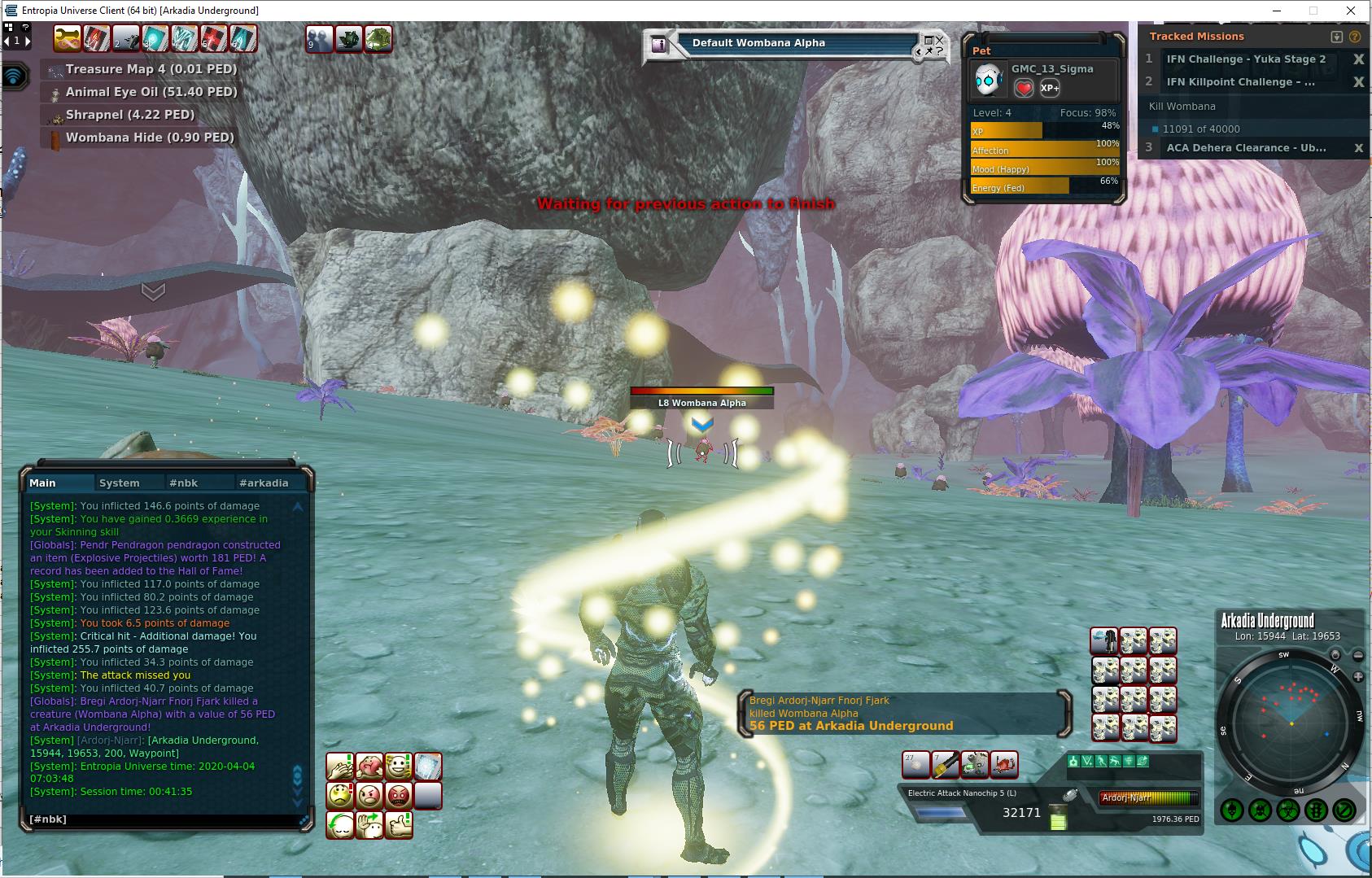The height and width of the screenshot is (878, 1372).
Task: Click the chat input field
Action: click(163, 819)
